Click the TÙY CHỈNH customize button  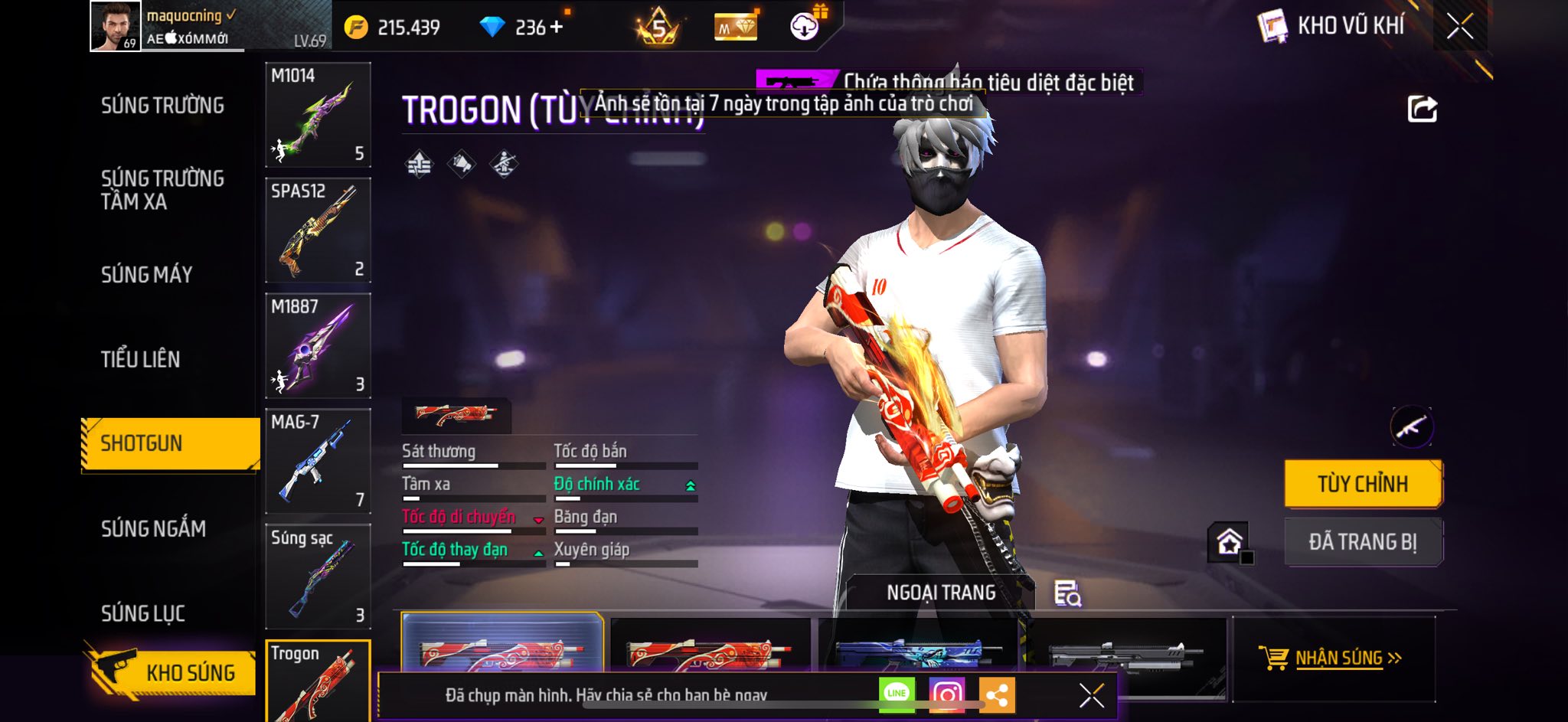click(1363, 484)
